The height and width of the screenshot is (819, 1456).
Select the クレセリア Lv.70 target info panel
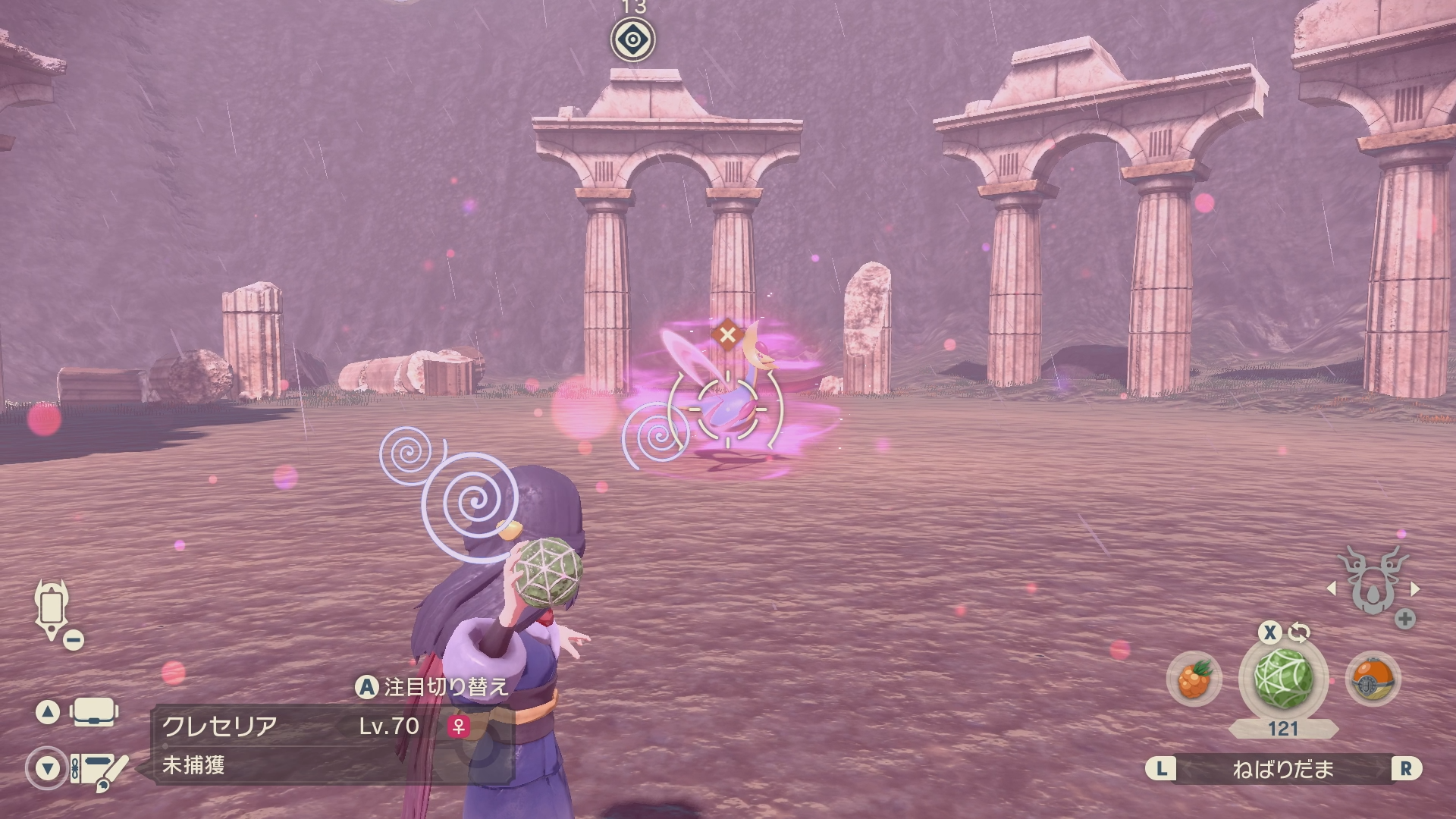tap(334, 744)
